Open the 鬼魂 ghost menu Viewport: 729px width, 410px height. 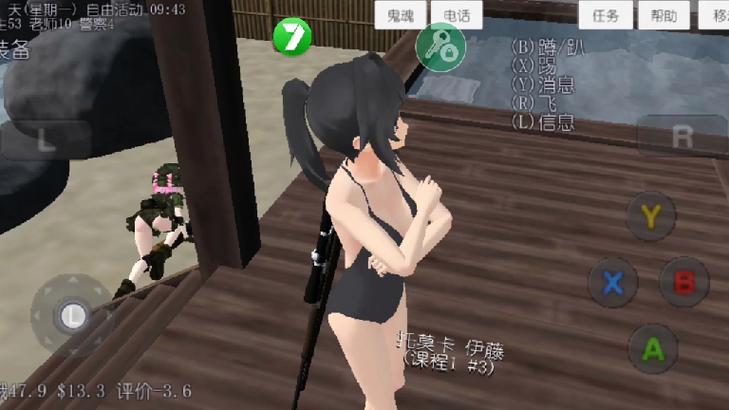tap(401, 16)
